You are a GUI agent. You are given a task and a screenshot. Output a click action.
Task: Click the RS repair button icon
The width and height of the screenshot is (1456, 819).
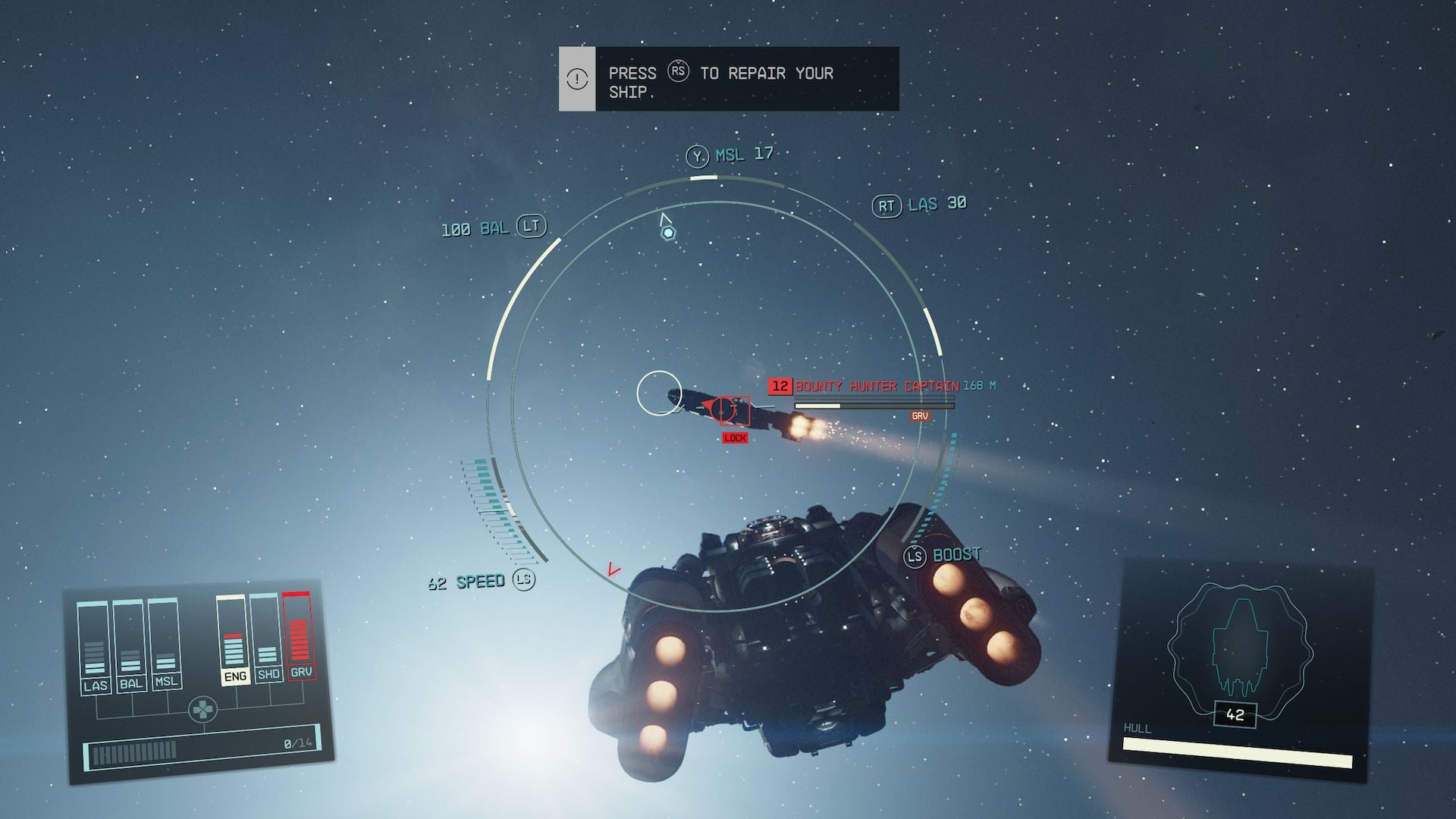point(680,74)
